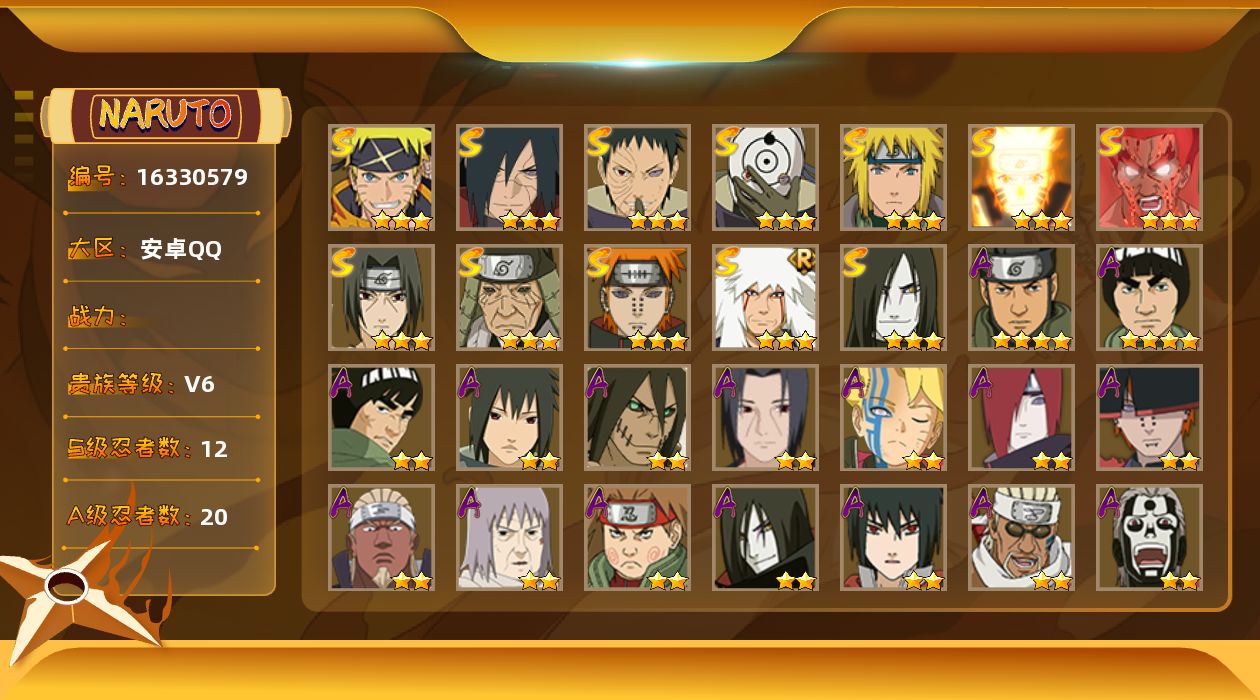Pick Choji with swirl cheek marks
Viewport: 1260px width, 700px height.
(x=637, y=537)
